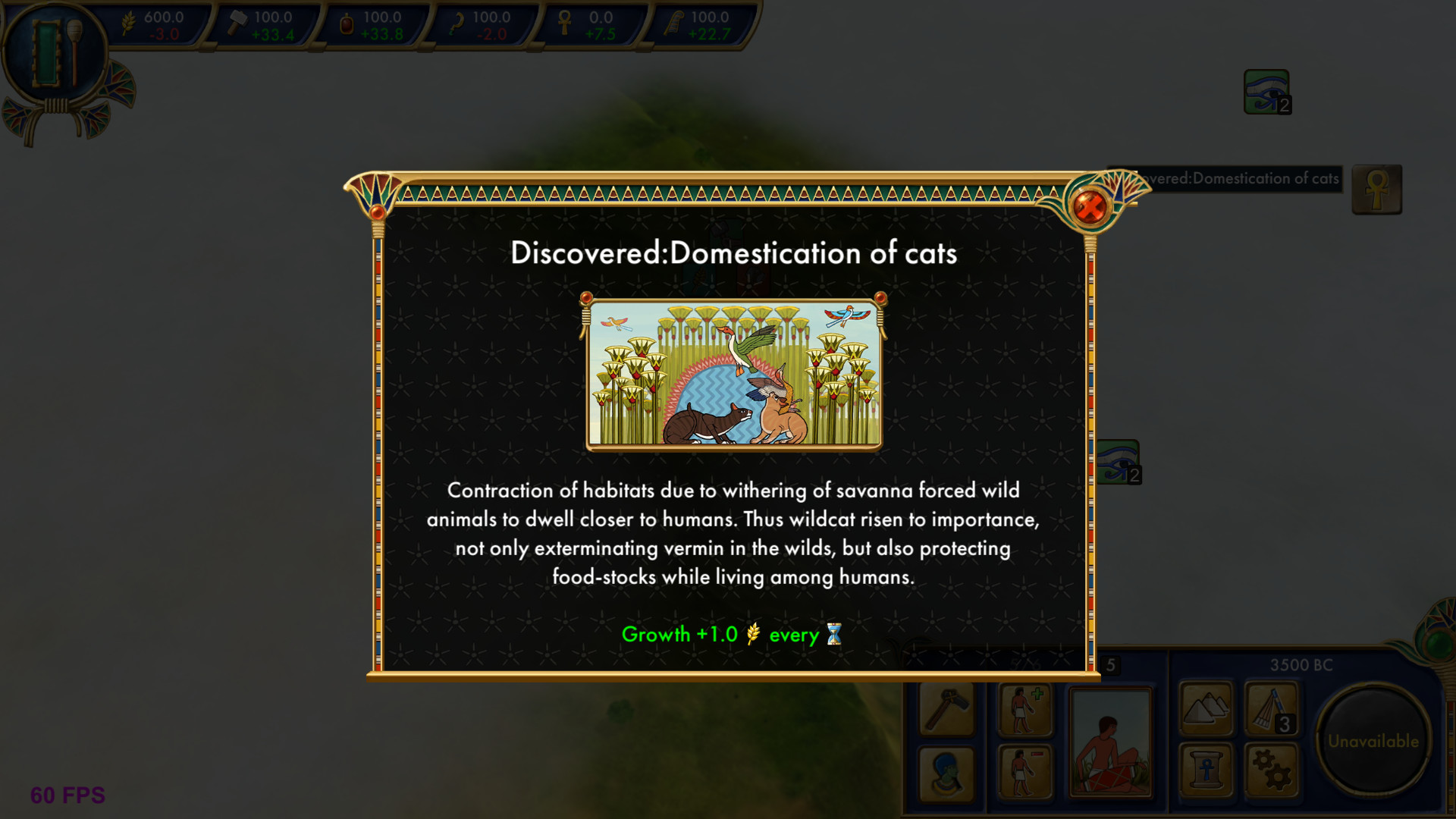1456x819 pixels.
Task: Click the ankh icon beside the discovery tooltip
Action: [x=1377, y=190]
